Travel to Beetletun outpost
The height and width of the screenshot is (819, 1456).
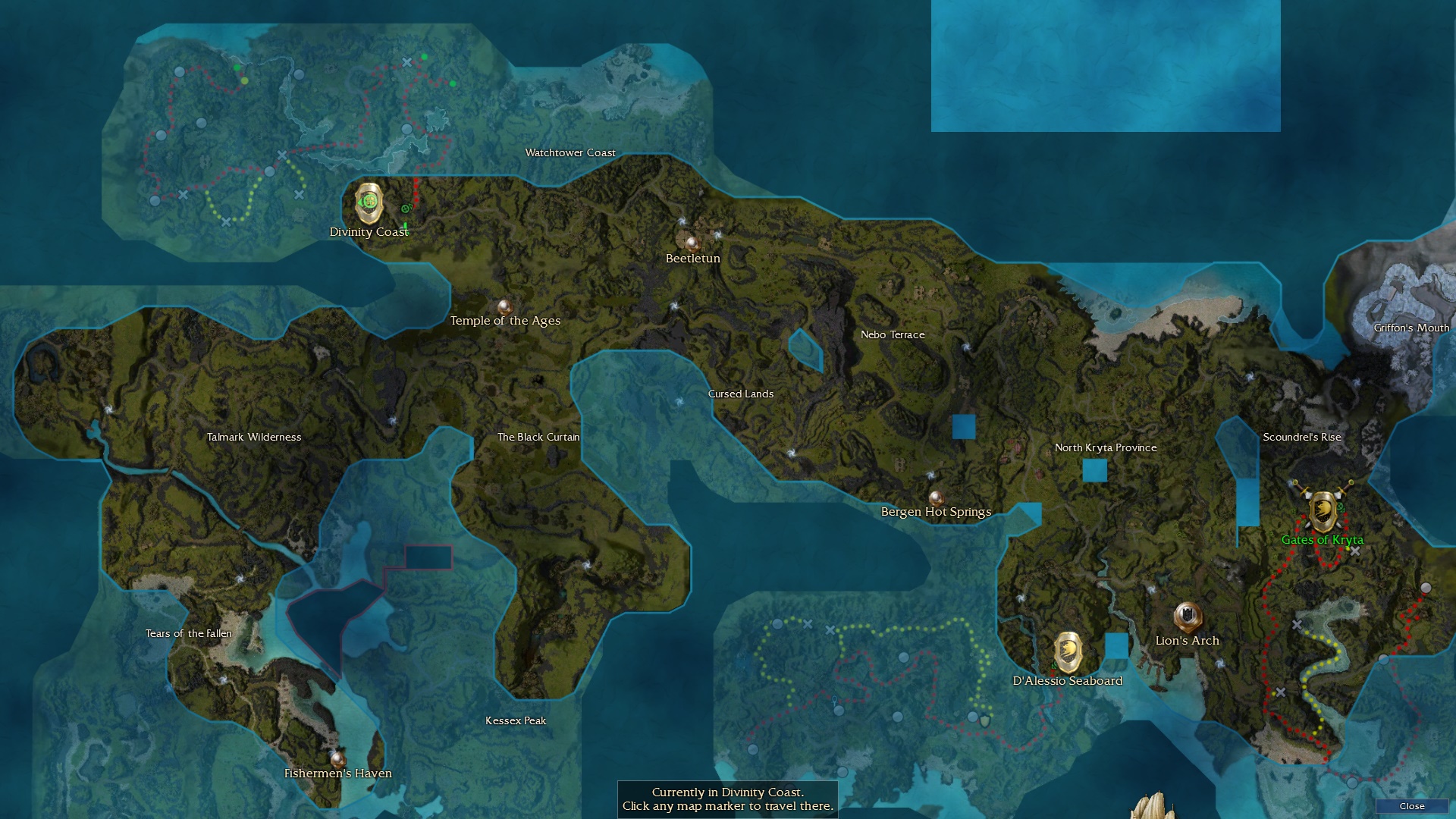691,243
